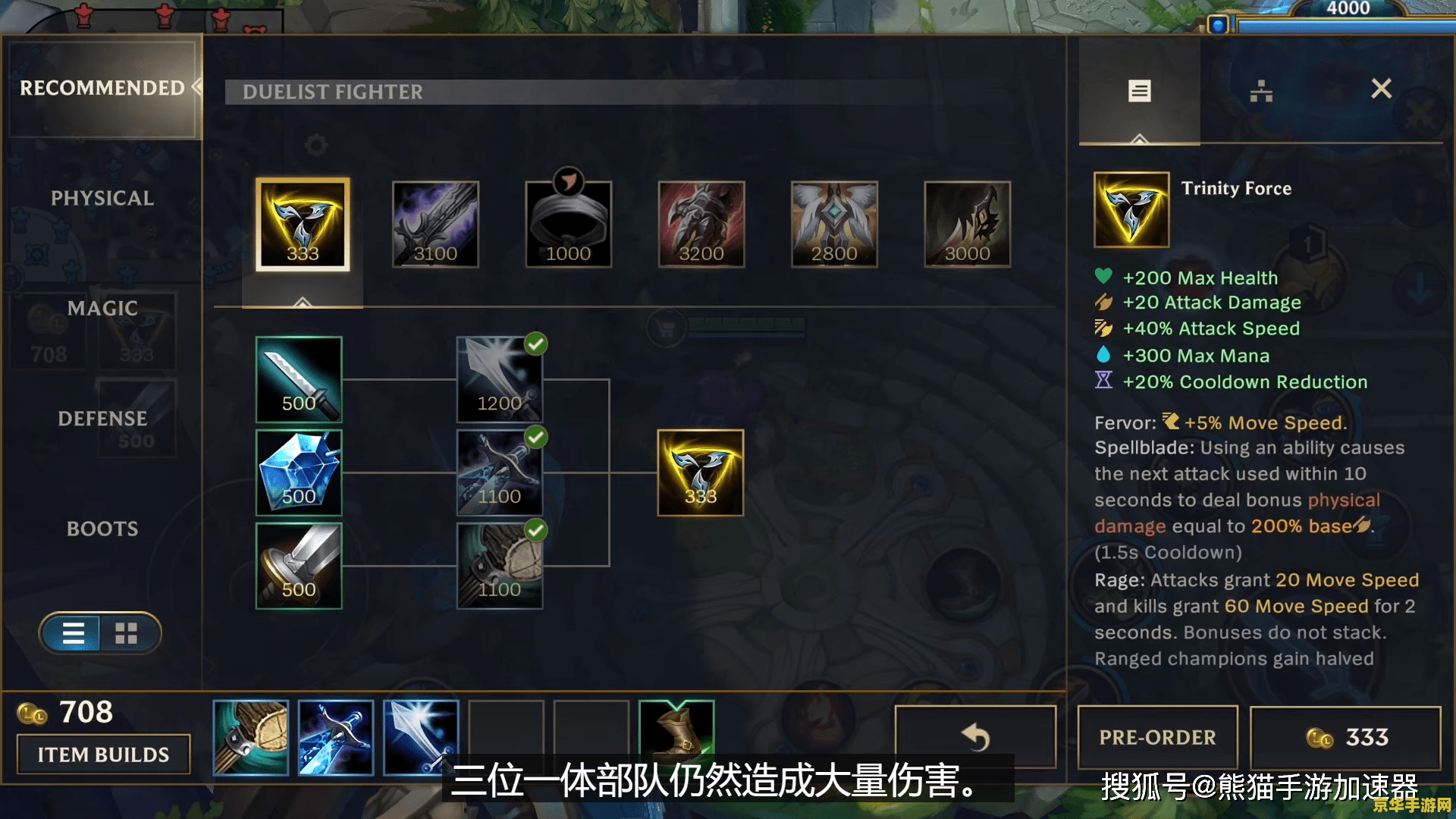Select the 1000-gold hood item

point(568,225)
